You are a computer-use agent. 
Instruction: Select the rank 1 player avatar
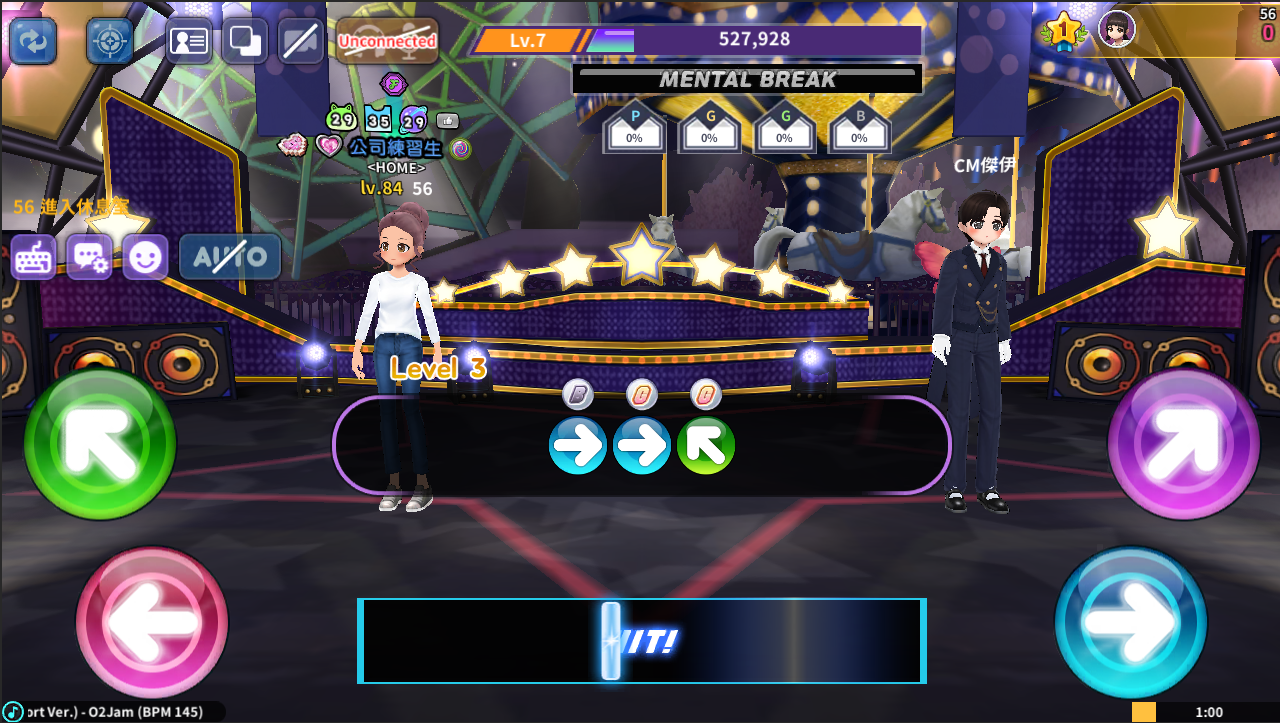point(1116,28)
